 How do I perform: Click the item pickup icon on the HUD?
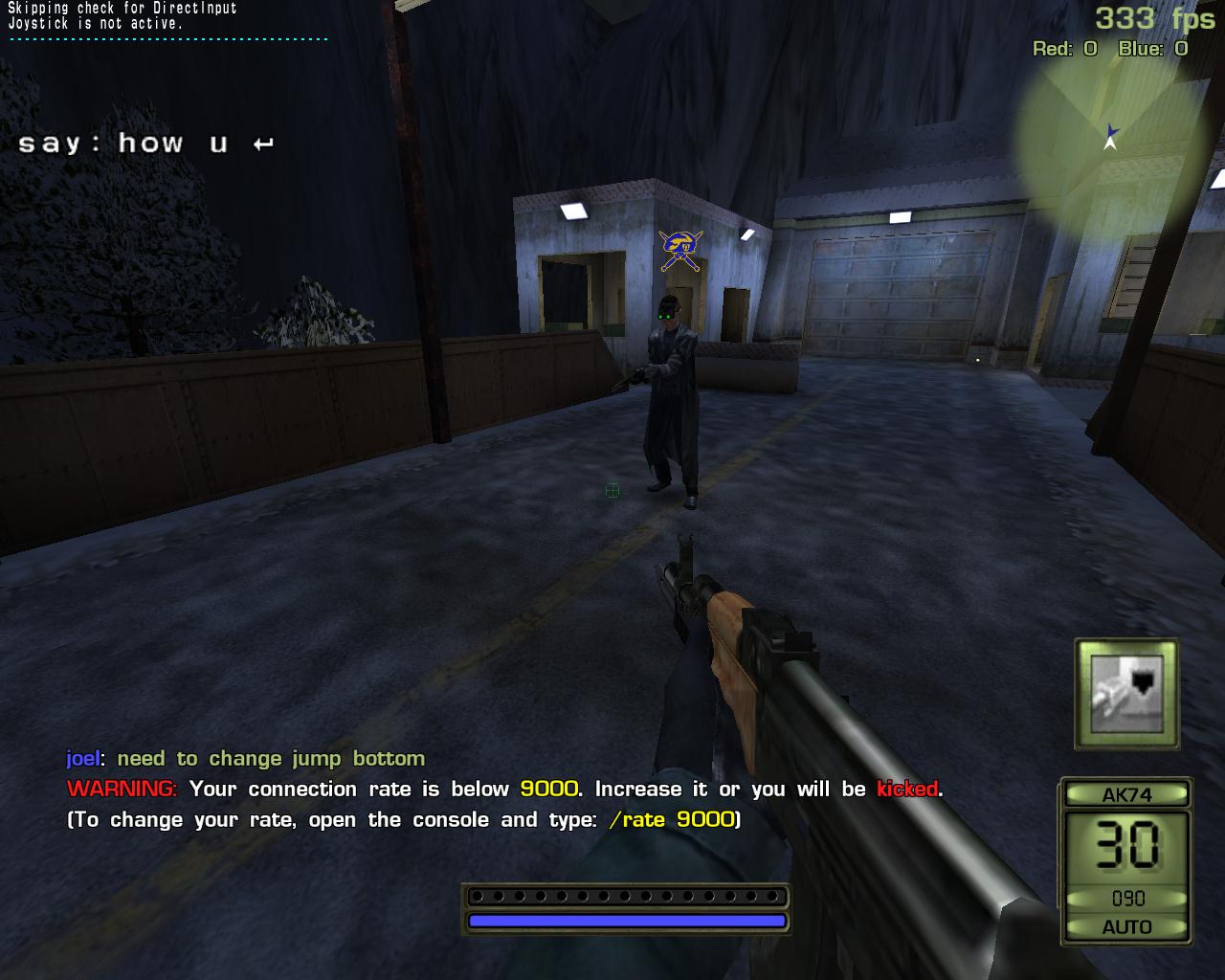(1127, 694)
